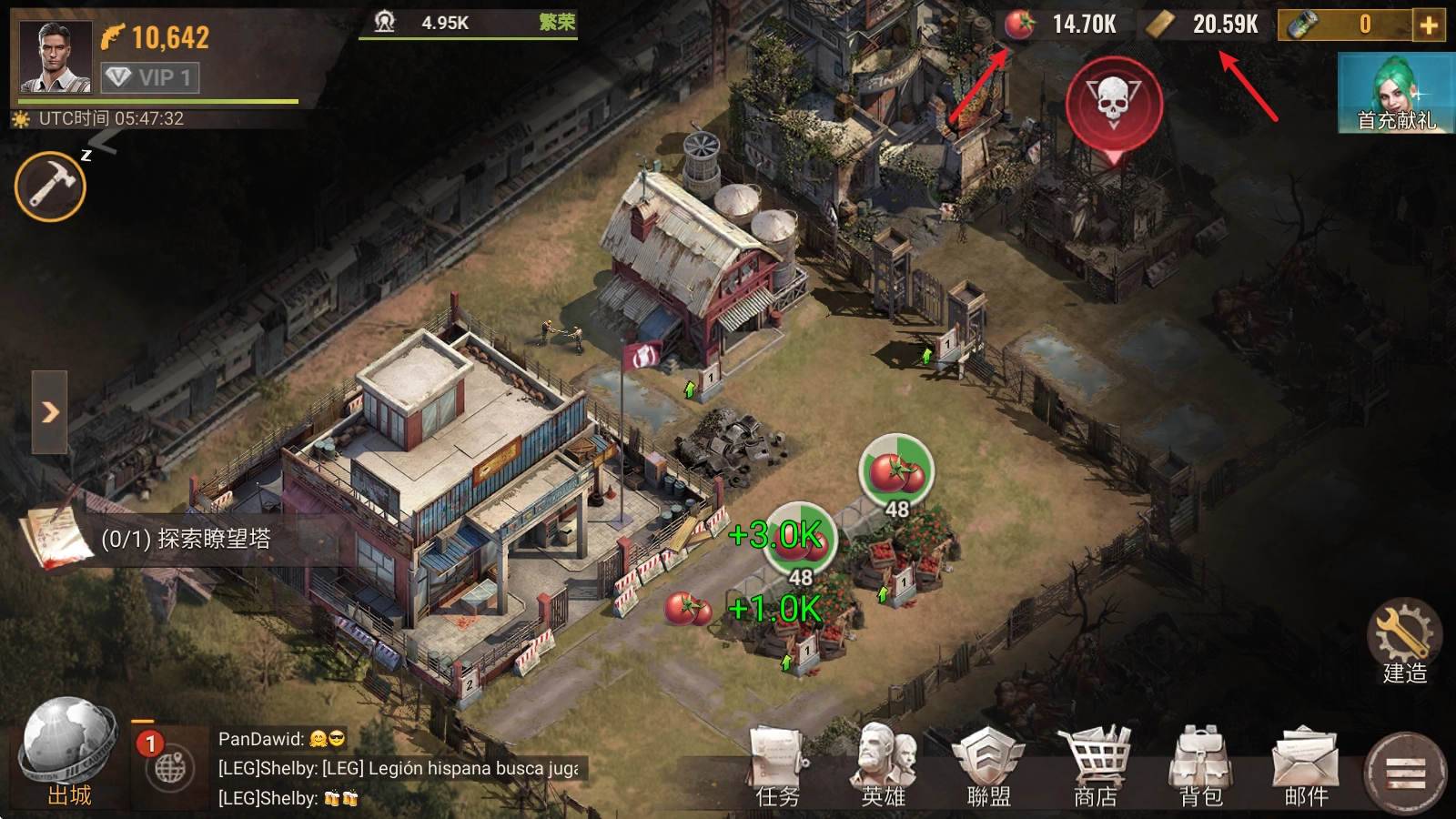Viewport: 1456px width, 819px height.
Task: Tap the idle builder hammer icon
Action: coord(50,187)
